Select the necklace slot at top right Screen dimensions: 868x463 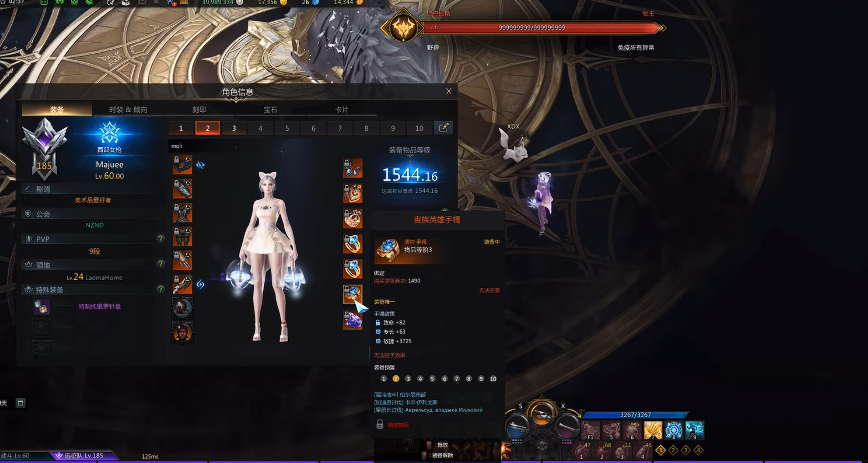coord(353,165)
